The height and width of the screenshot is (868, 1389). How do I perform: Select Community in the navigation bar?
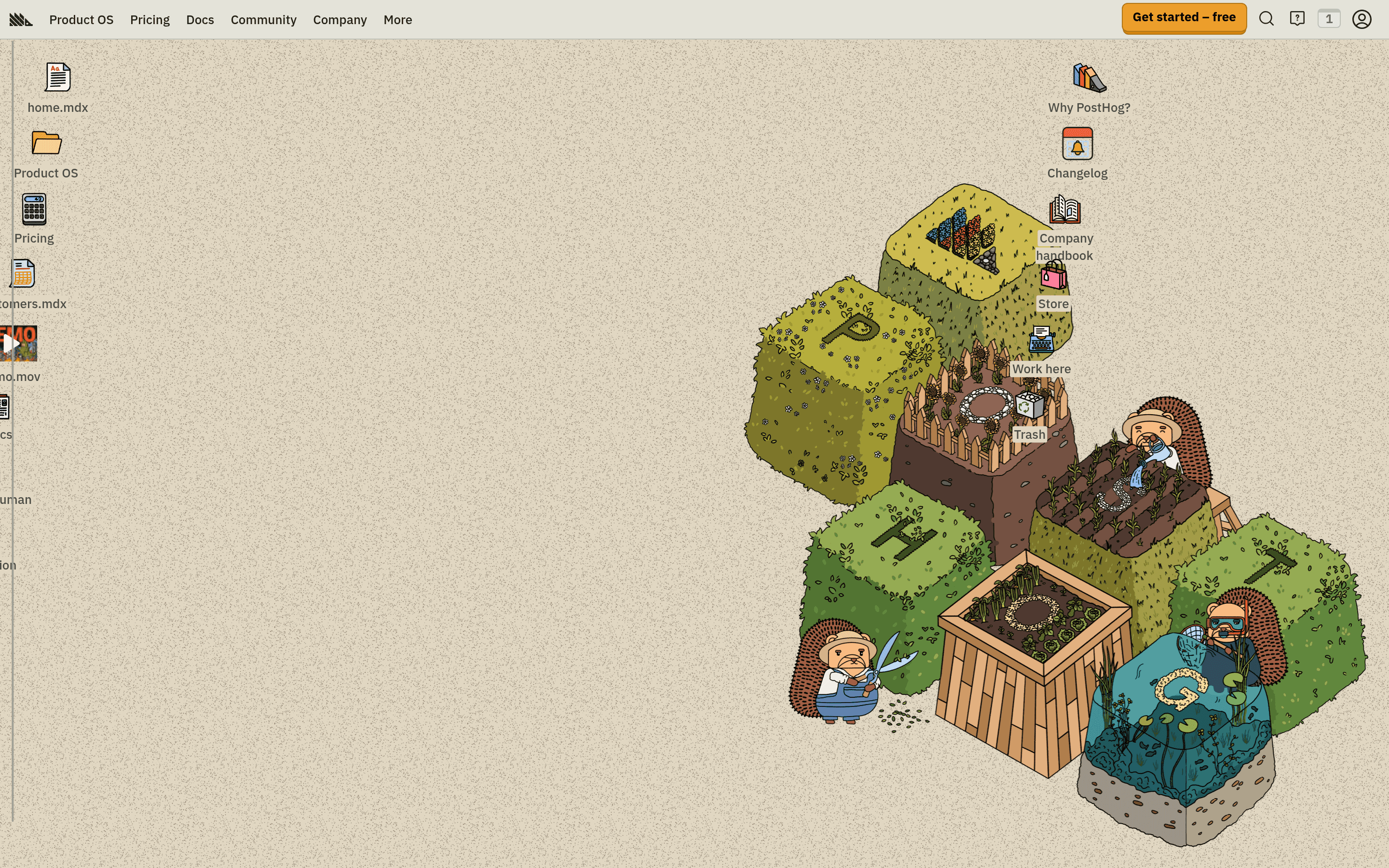263,19
